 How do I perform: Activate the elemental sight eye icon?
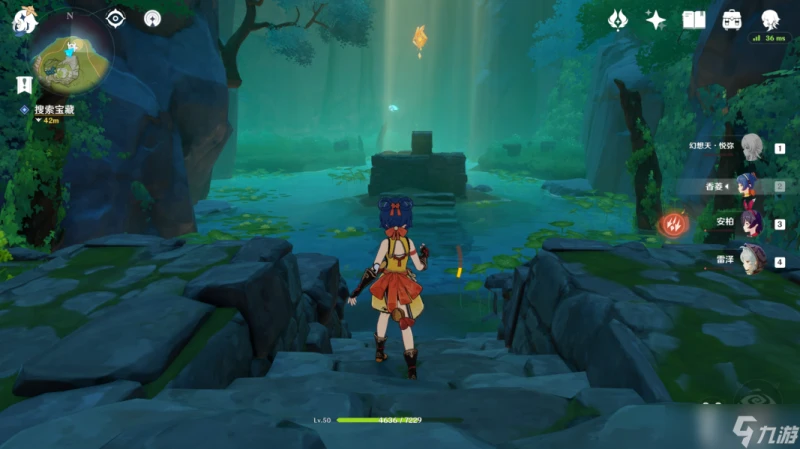coord(116,18)
